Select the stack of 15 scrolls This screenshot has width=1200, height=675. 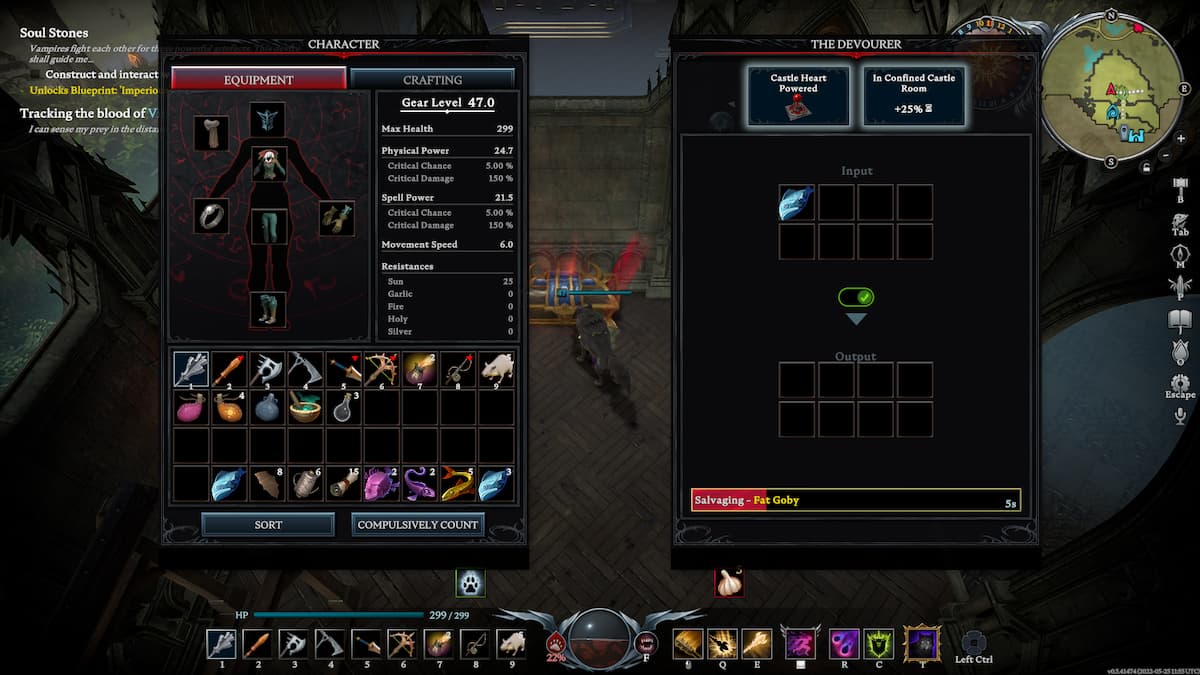(343, 484)
